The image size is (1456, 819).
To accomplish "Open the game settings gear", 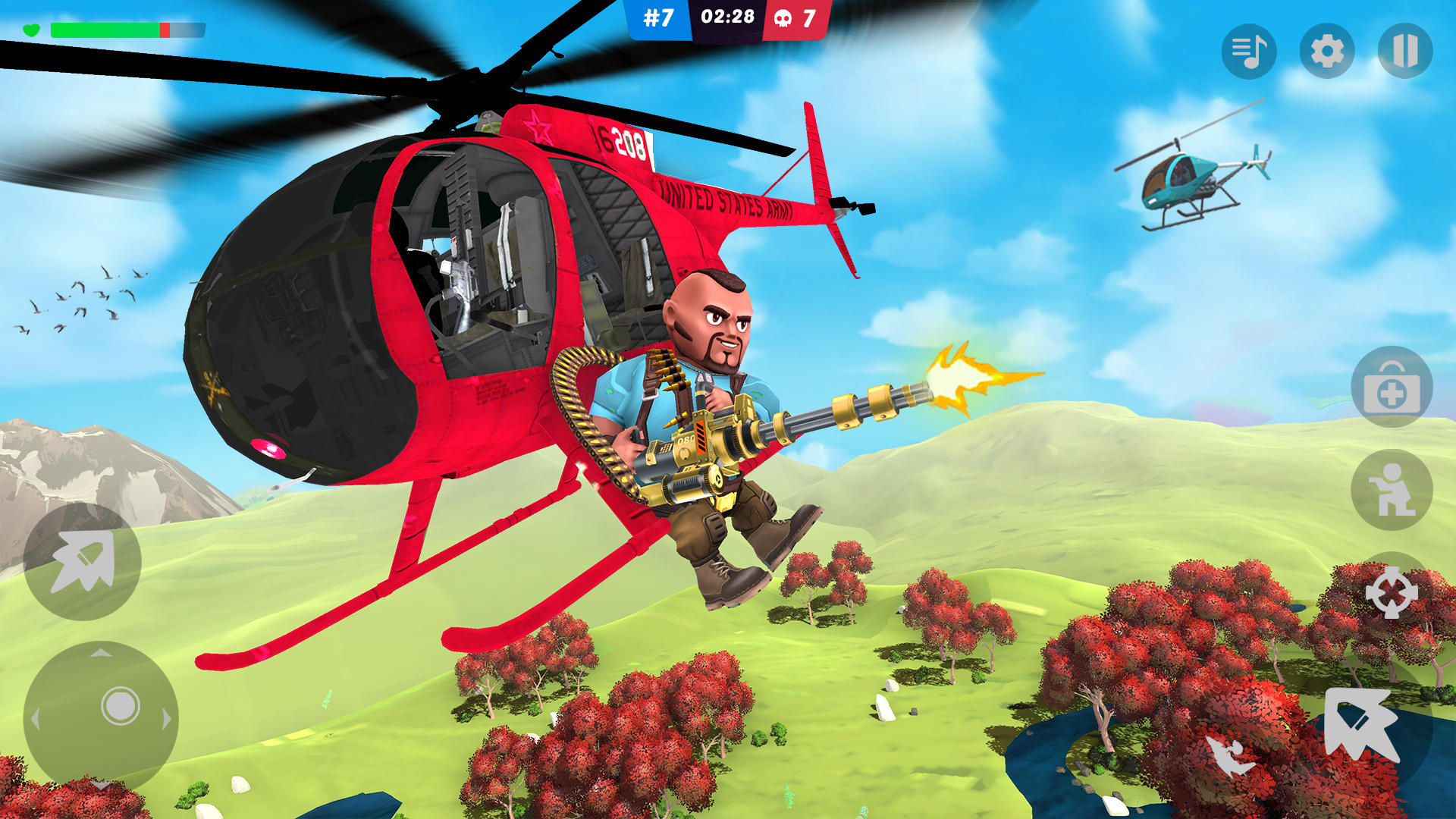I will 1327,52.
